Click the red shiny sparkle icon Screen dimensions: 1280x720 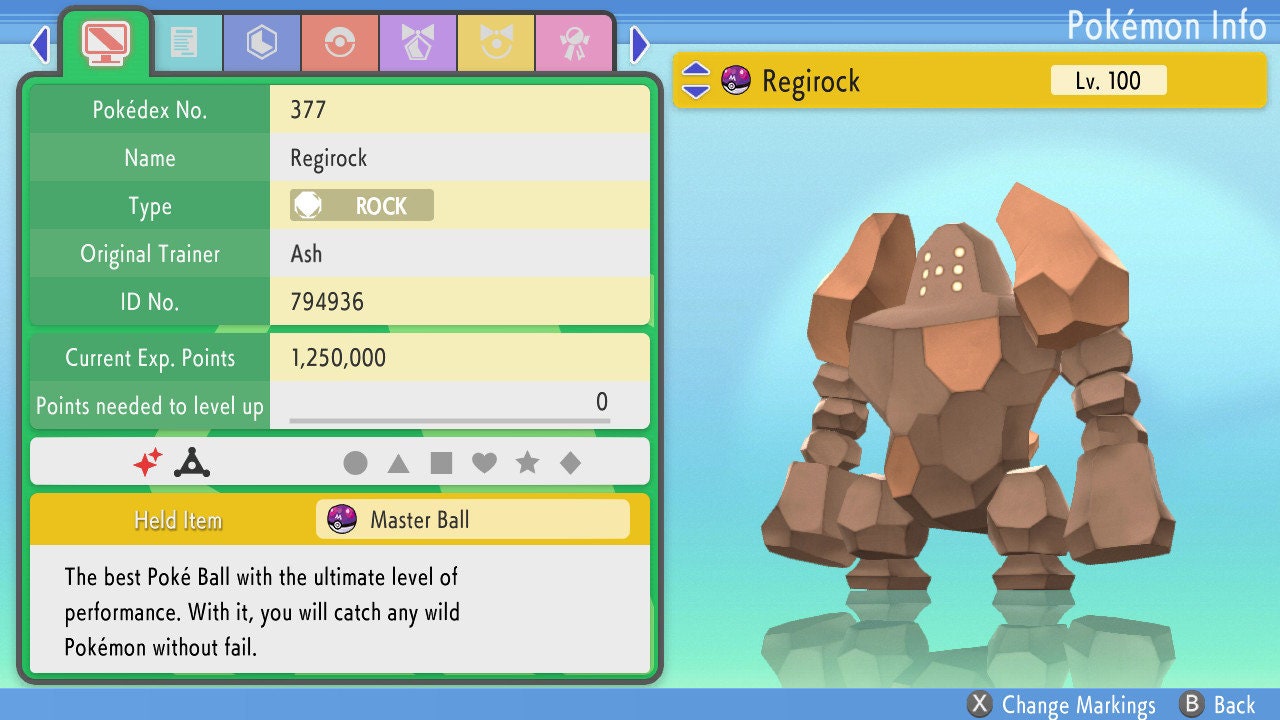click(x=151, y=461)
